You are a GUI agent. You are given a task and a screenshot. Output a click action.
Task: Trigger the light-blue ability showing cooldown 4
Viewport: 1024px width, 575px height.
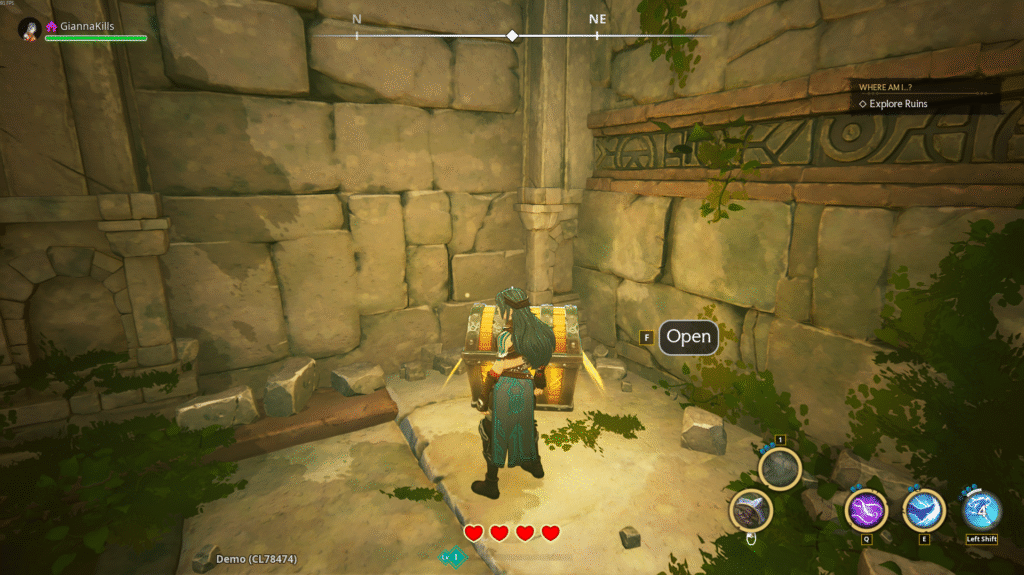click(981, 510)
